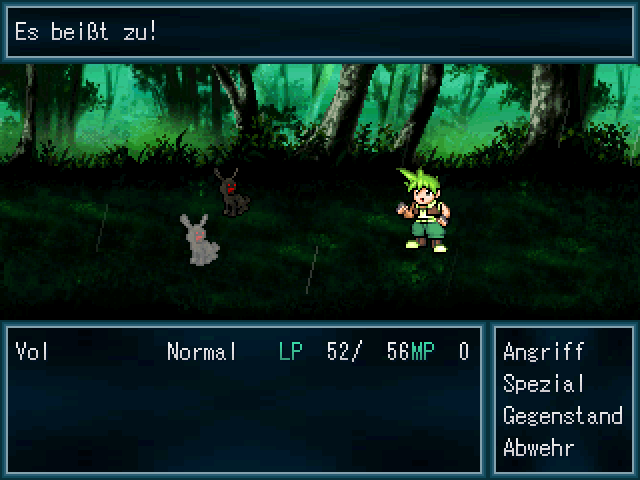Open the Spezial skills command

[543, 384]
